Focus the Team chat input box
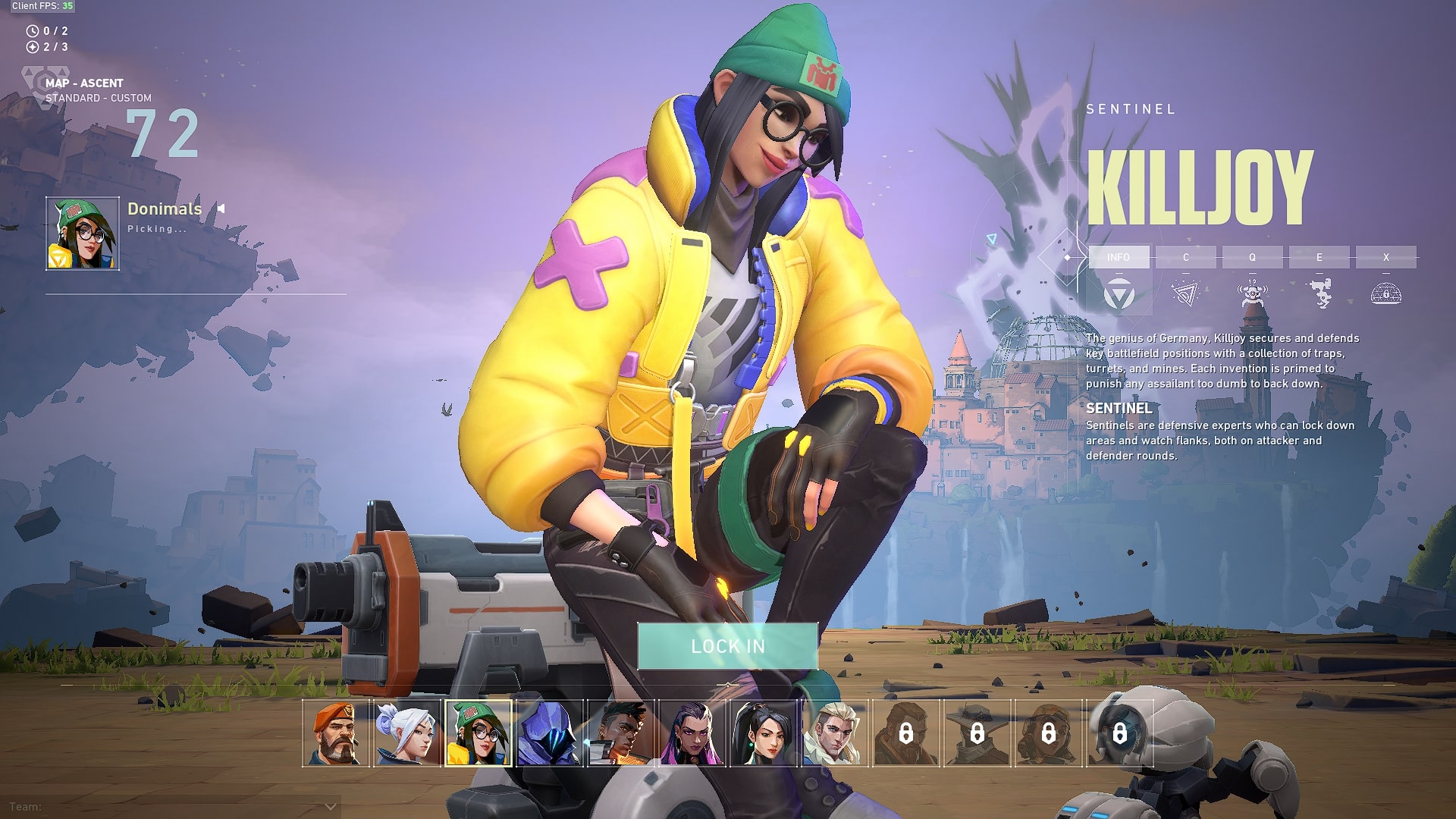This screenshot has height=819, width=1456. (167, 807)
